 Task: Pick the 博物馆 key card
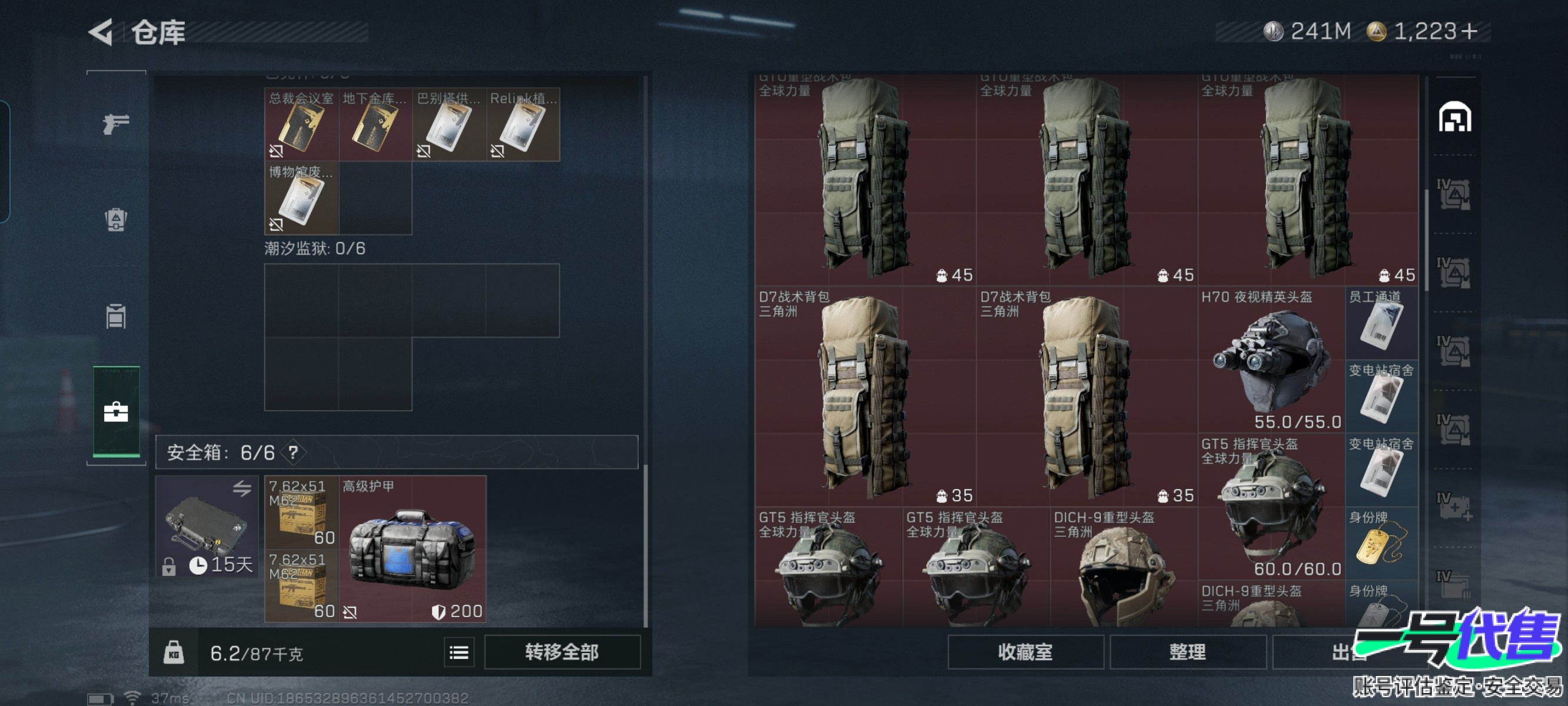[301, 198]
